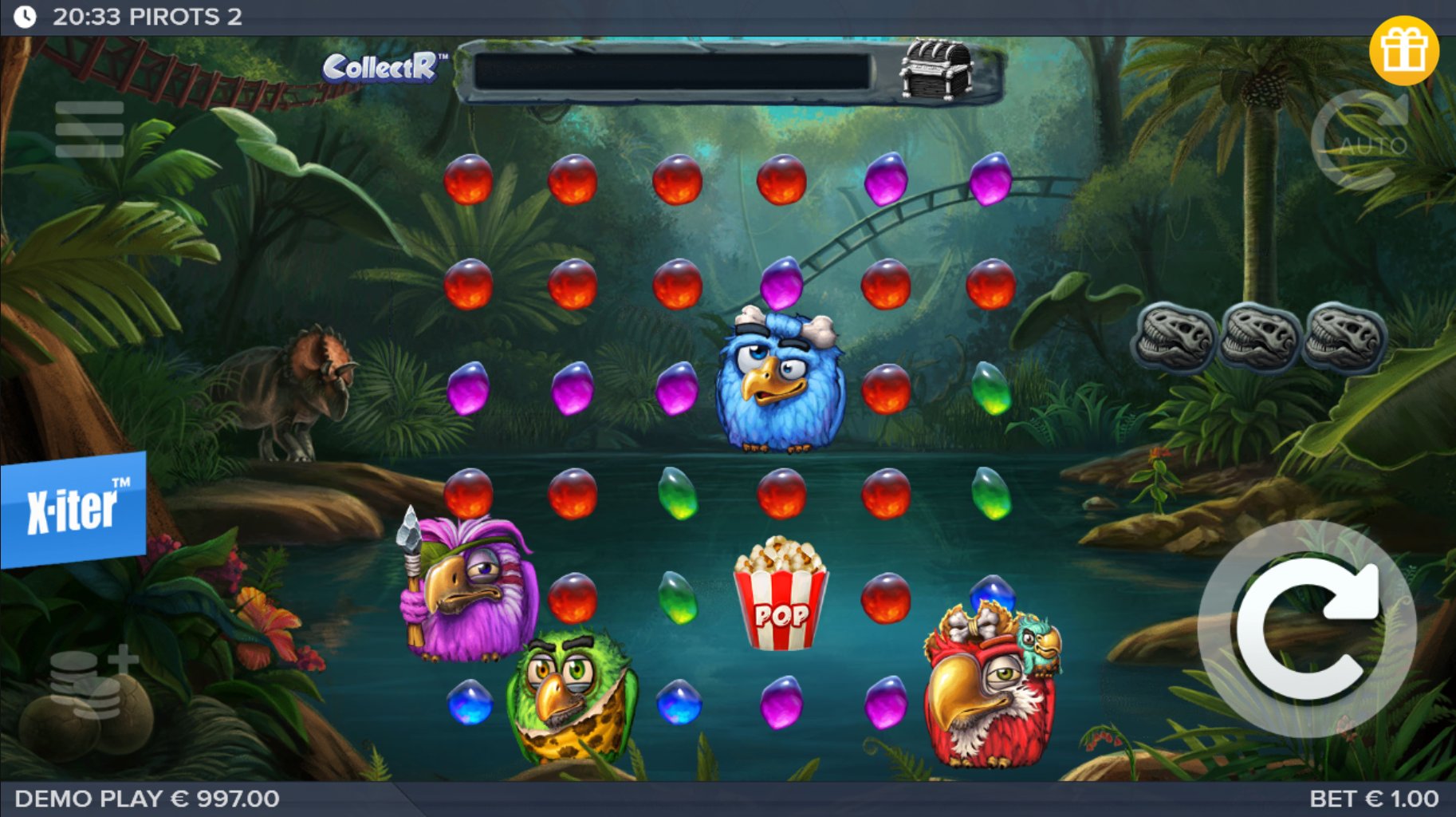
Task: Open the hamburger menu
Action: pyautogui.click(x=89, y=129)
